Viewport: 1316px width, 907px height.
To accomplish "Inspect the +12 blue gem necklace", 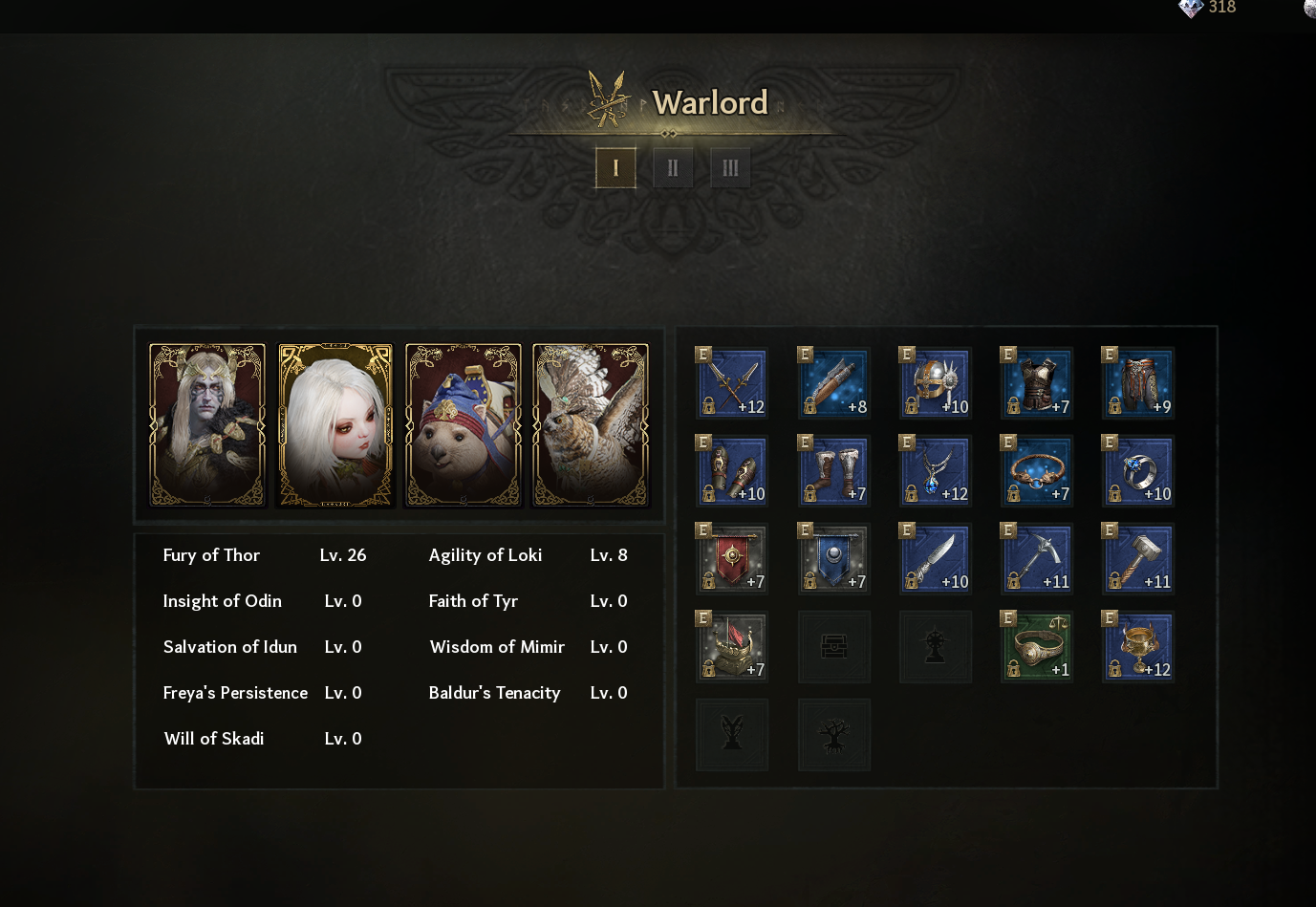I will (936, 470).
